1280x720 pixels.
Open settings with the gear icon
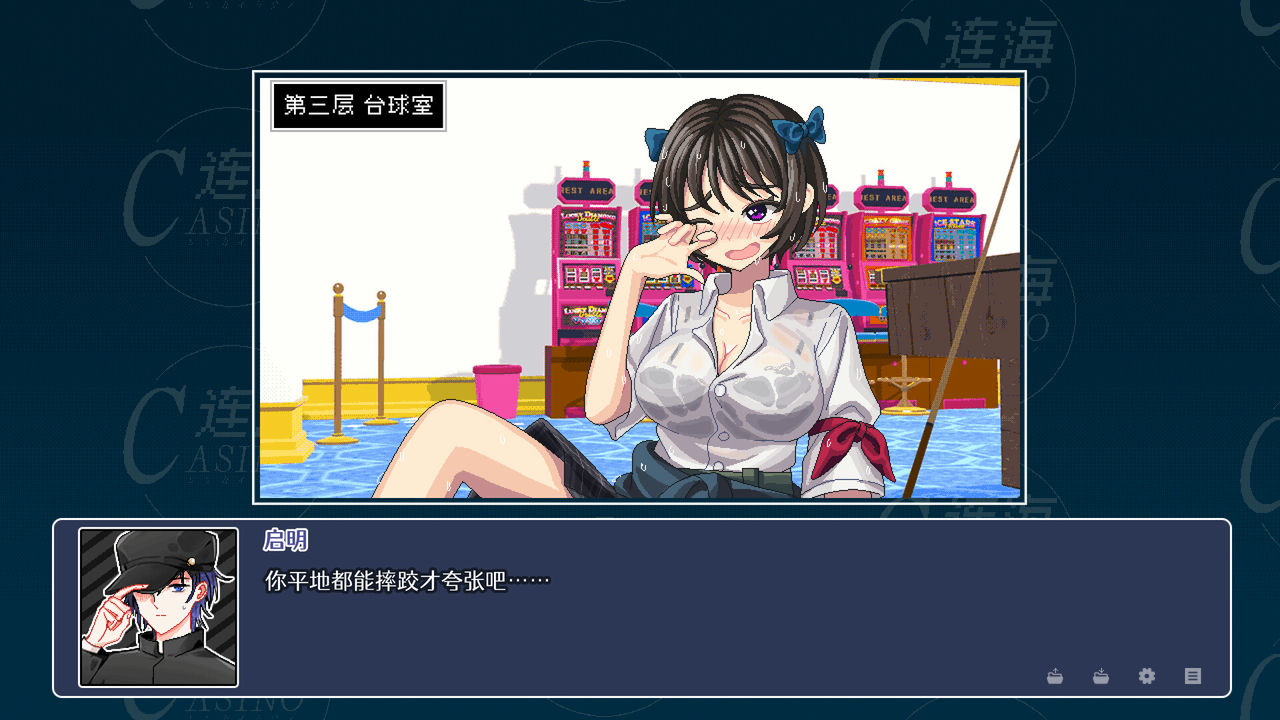(x=1147, y=676)
